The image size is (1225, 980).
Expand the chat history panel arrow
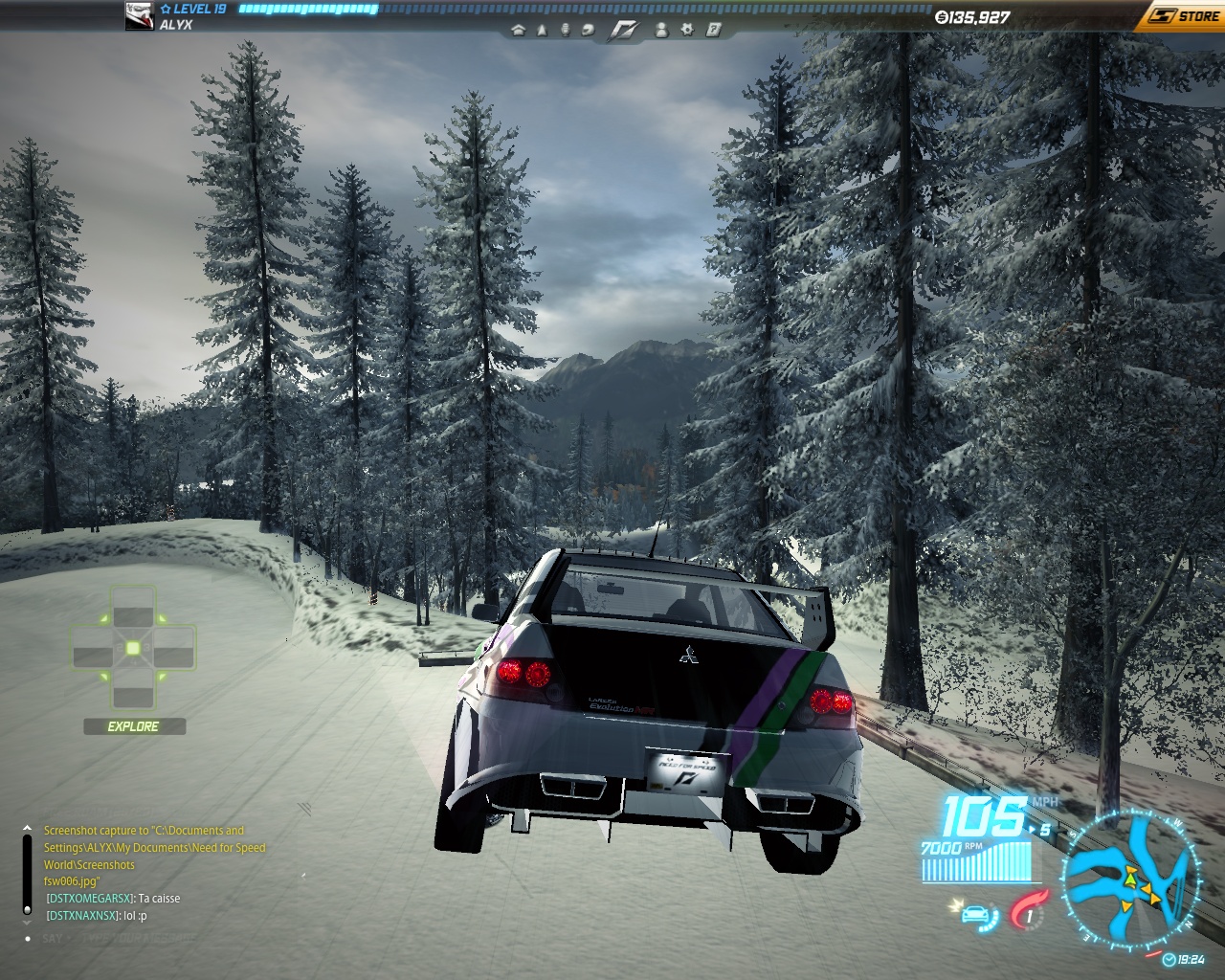point(27,827)
